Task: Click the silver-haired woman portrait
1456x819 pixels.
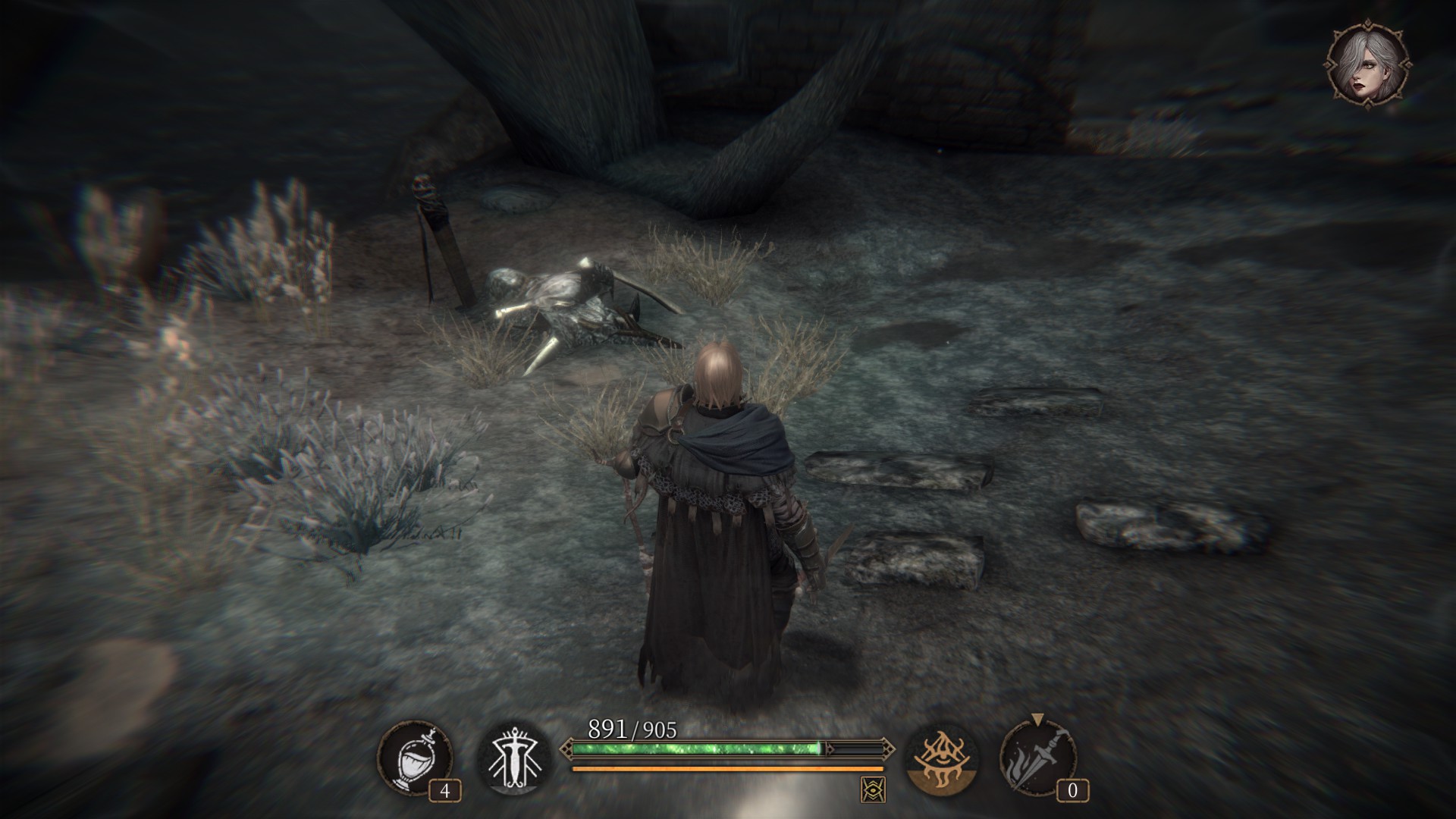Action: pyautogui.click(x=1369, y=64)
